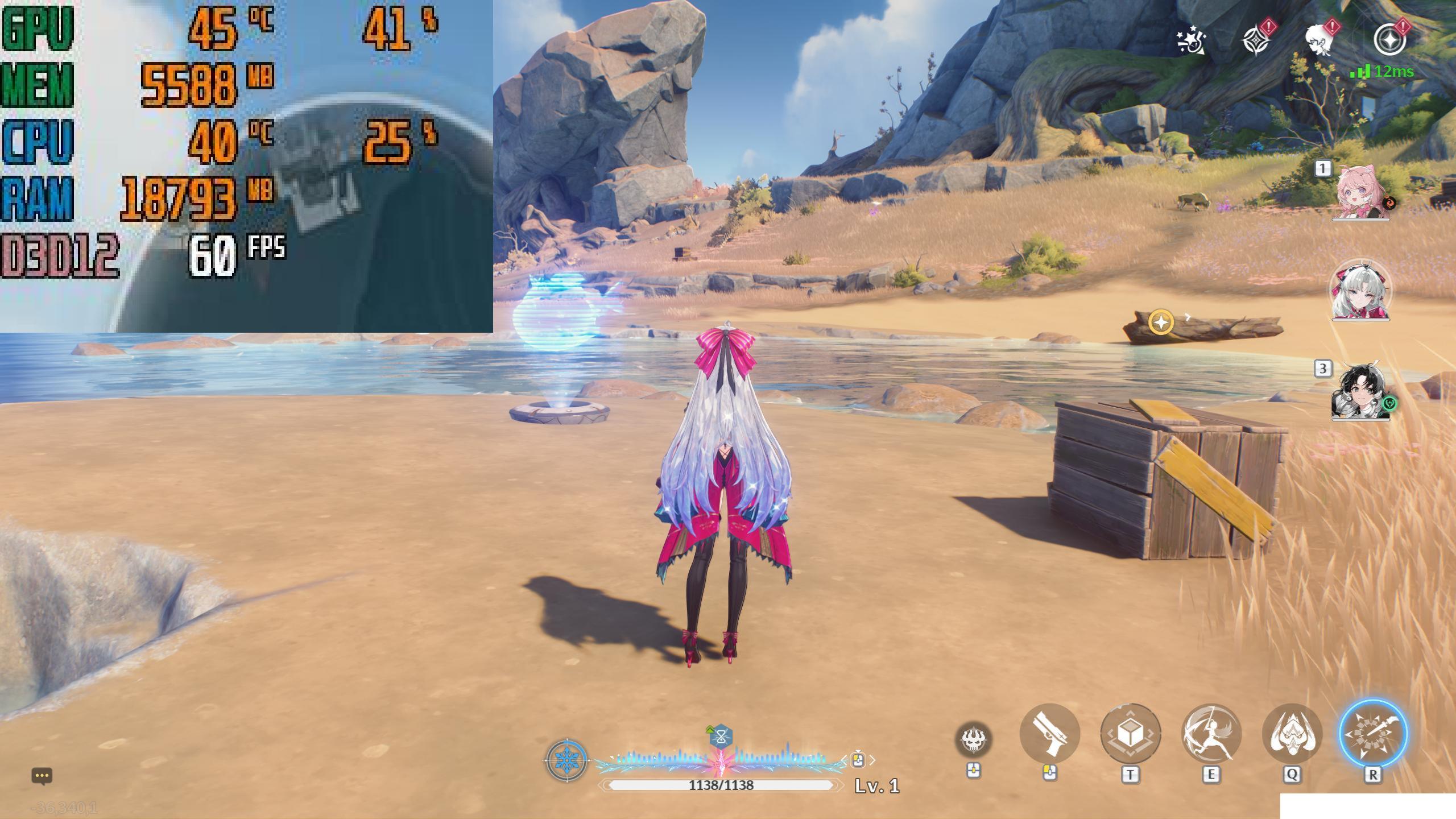Open the events menu with the star-burst icon
The image size is (1456, 819).
[1191, 40]
